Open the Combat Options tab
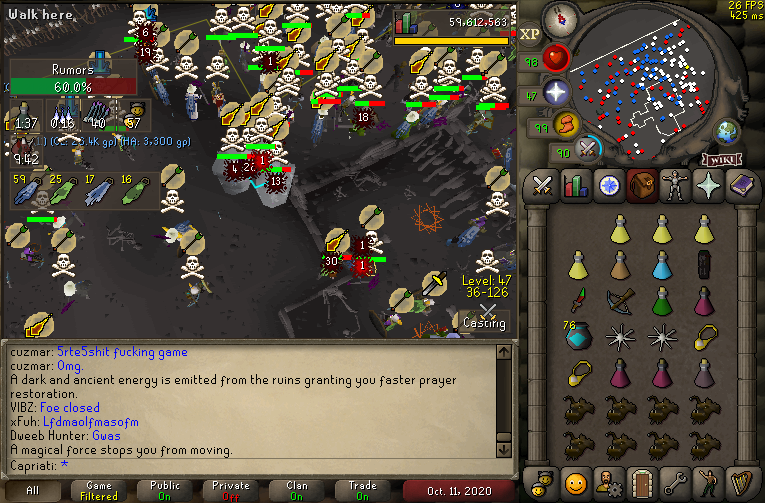Screen dimensions: 765x503 pyautogui.click(x=542, y=186)
